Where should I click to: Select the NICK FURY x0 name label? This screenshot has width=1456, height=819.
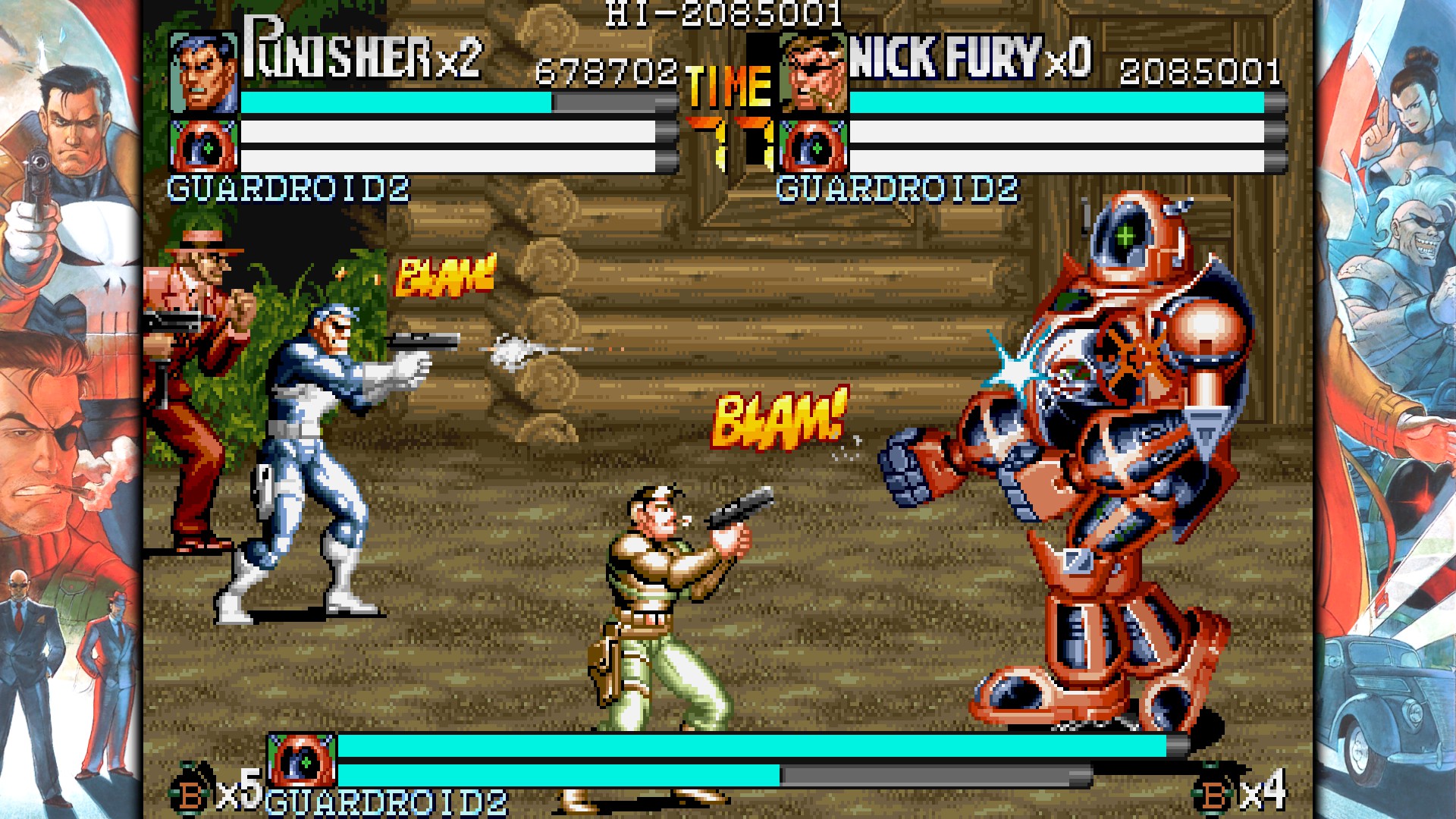(971, 57)
